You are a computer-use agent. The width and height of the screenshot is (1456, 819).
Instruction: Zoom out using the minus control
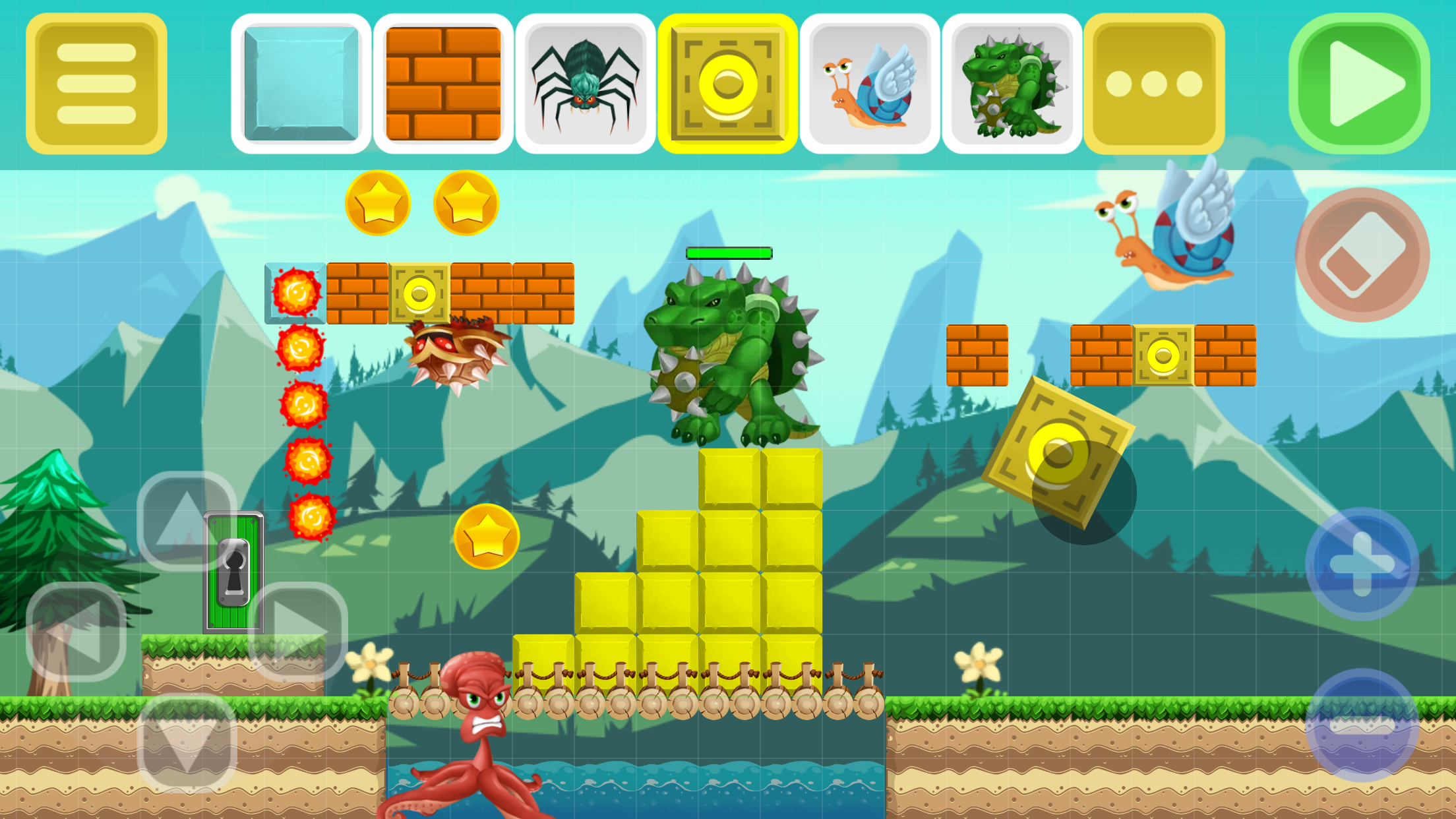[1362, 725]
